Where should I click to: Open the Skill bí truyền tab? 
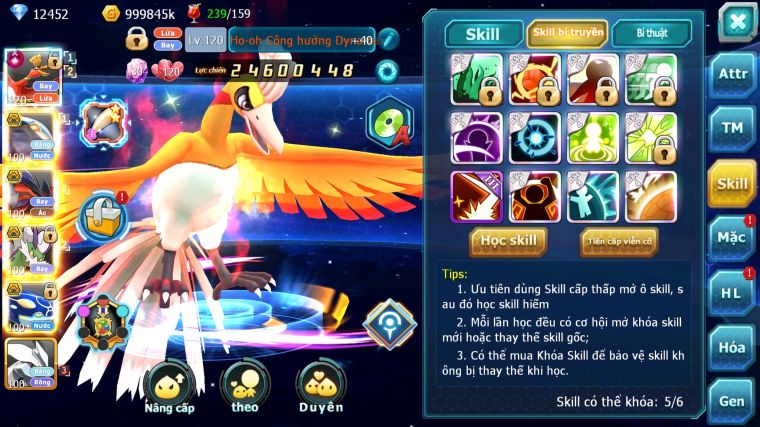[x=567, y=34]
